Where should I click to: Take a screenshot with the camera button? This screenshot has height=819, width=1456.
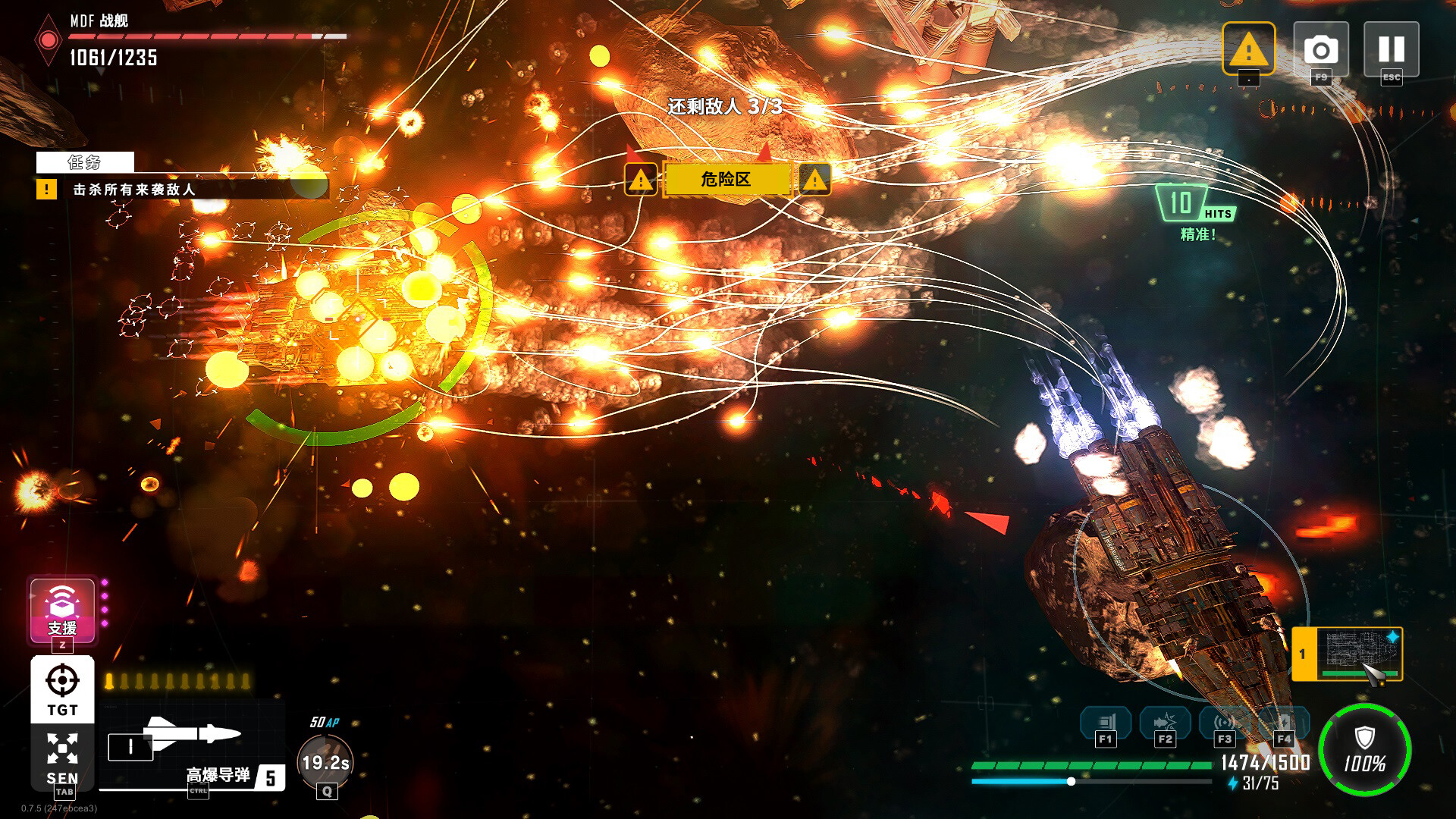1320,49
